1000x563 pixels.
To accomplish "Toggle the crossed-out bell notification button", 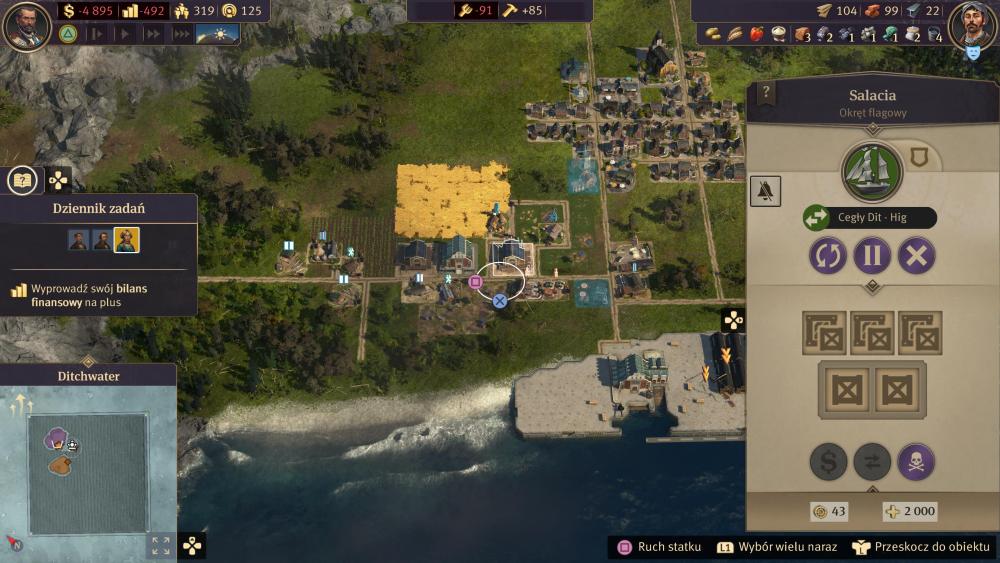I will click(766, 191).
